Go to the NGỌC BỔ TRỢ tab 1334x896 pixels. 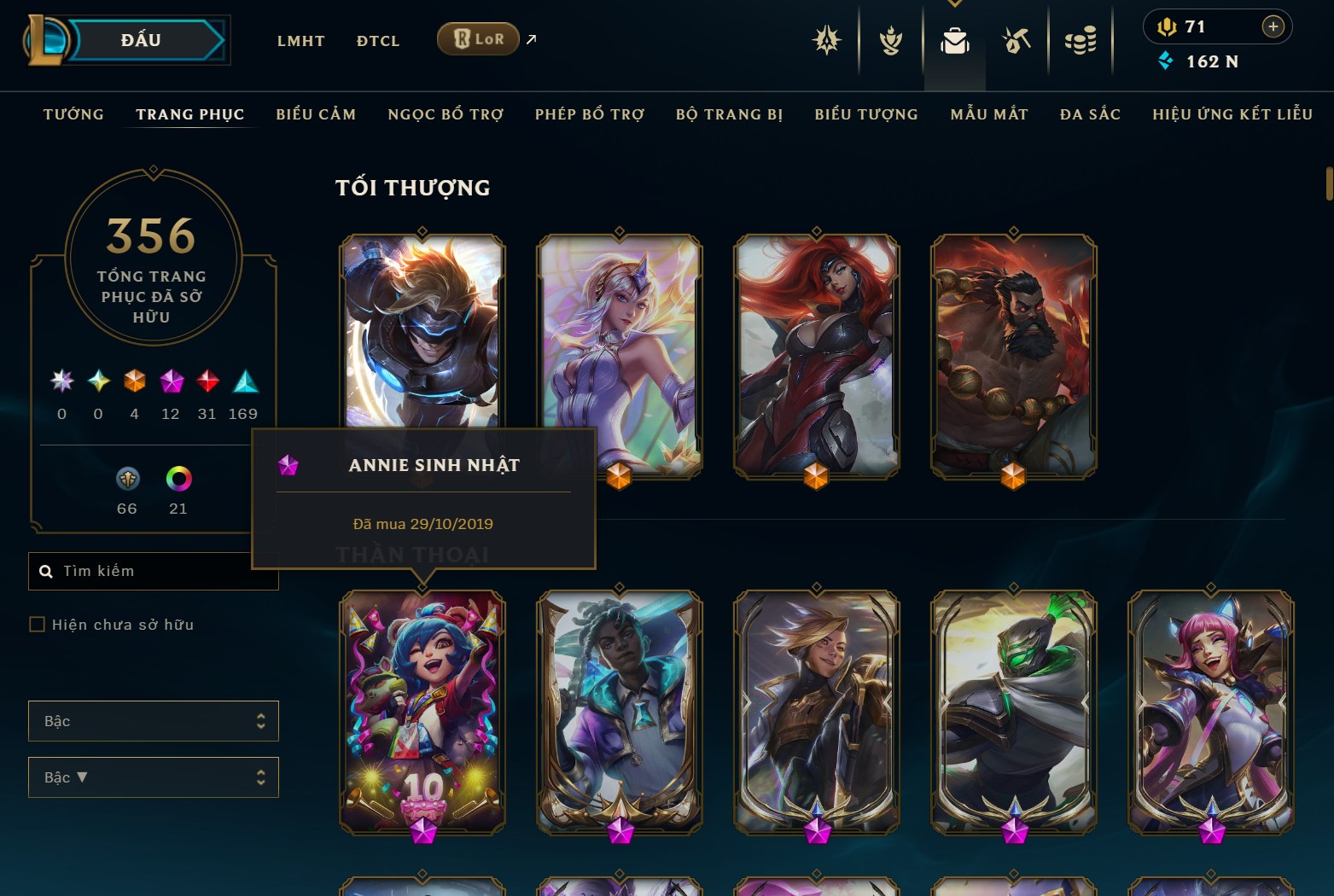click(x=446, y=114)
